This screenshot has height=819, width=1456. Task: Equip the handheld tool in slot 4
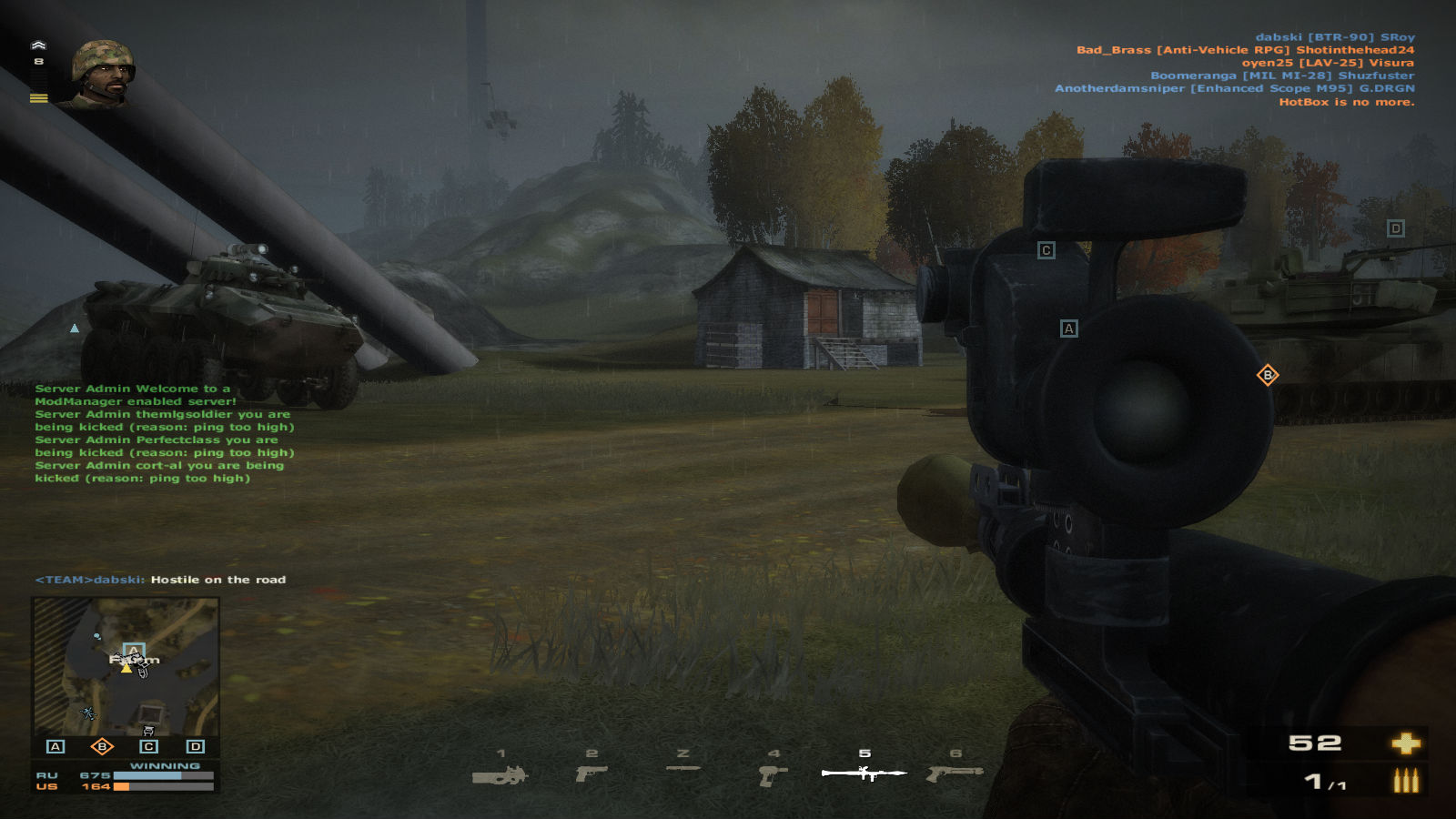coord(773,774)
